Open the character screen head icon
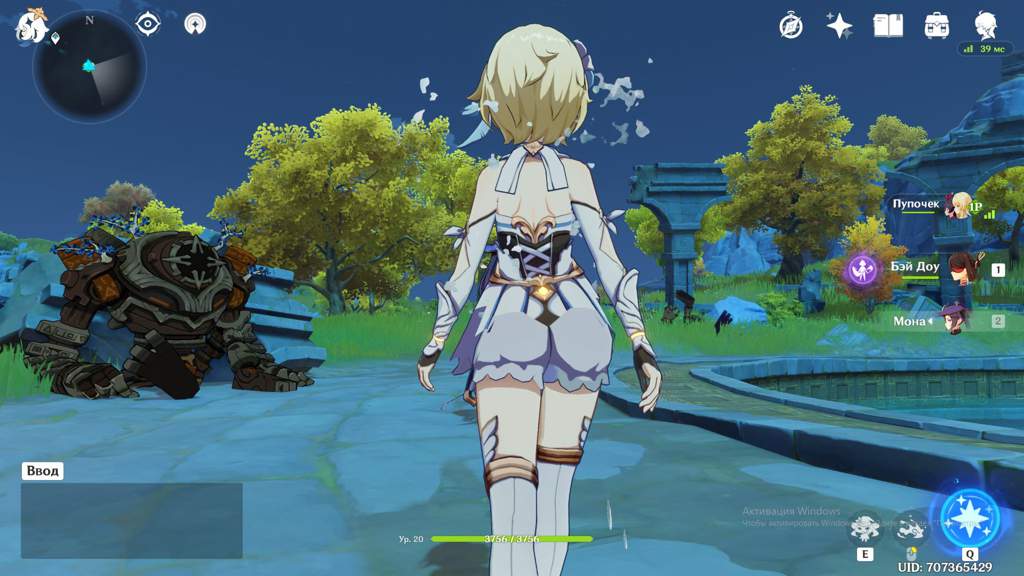Image resolution: width=1024 pixels, height=576 pixels. click(x=985, y=26)
